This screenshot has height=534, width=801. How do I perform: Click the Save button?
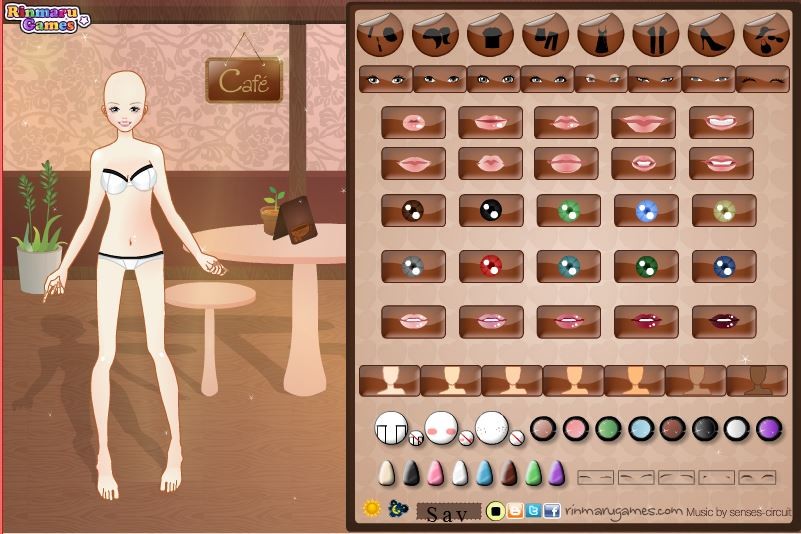pyautogui.click(x=447, y=514)
